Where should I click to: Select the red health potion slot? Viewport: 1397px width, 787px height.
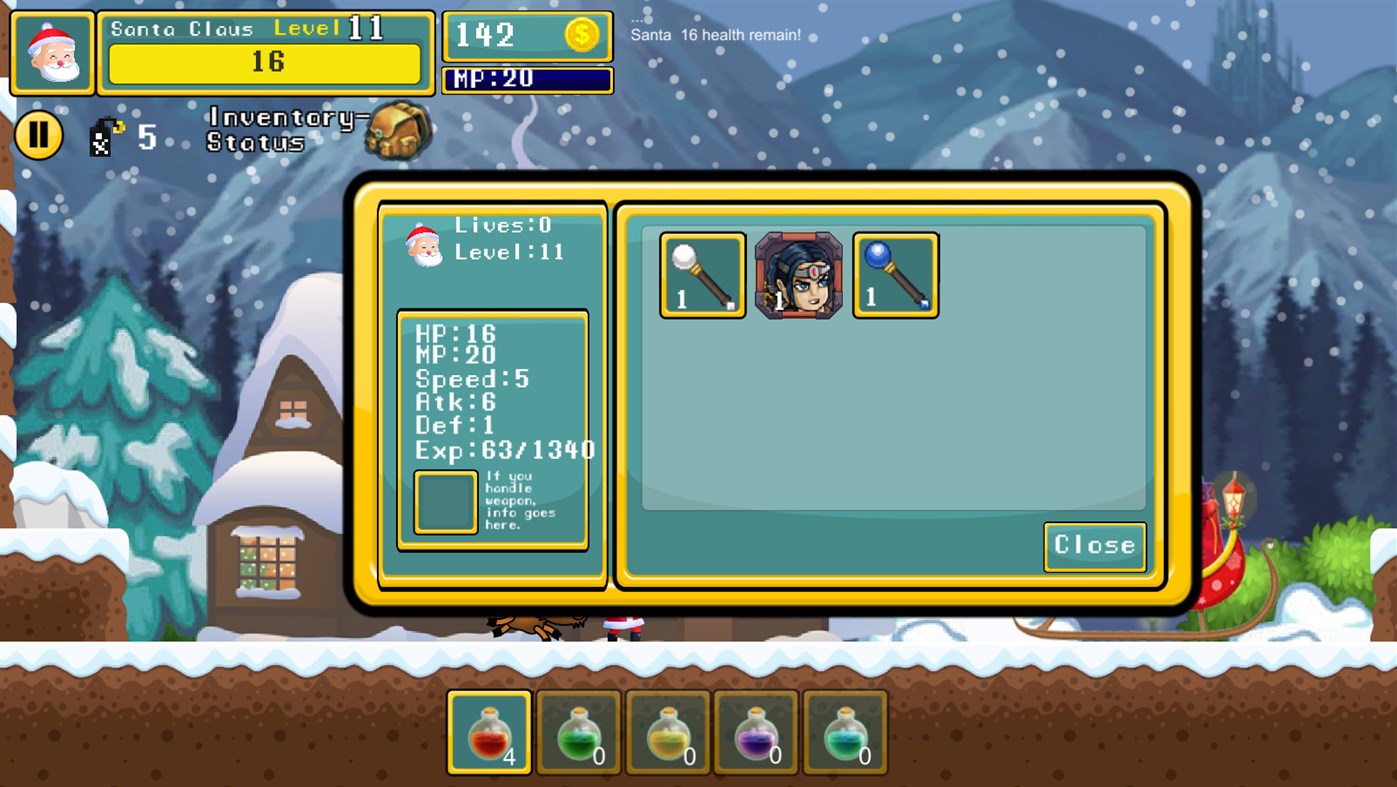[x=487, y=731]
